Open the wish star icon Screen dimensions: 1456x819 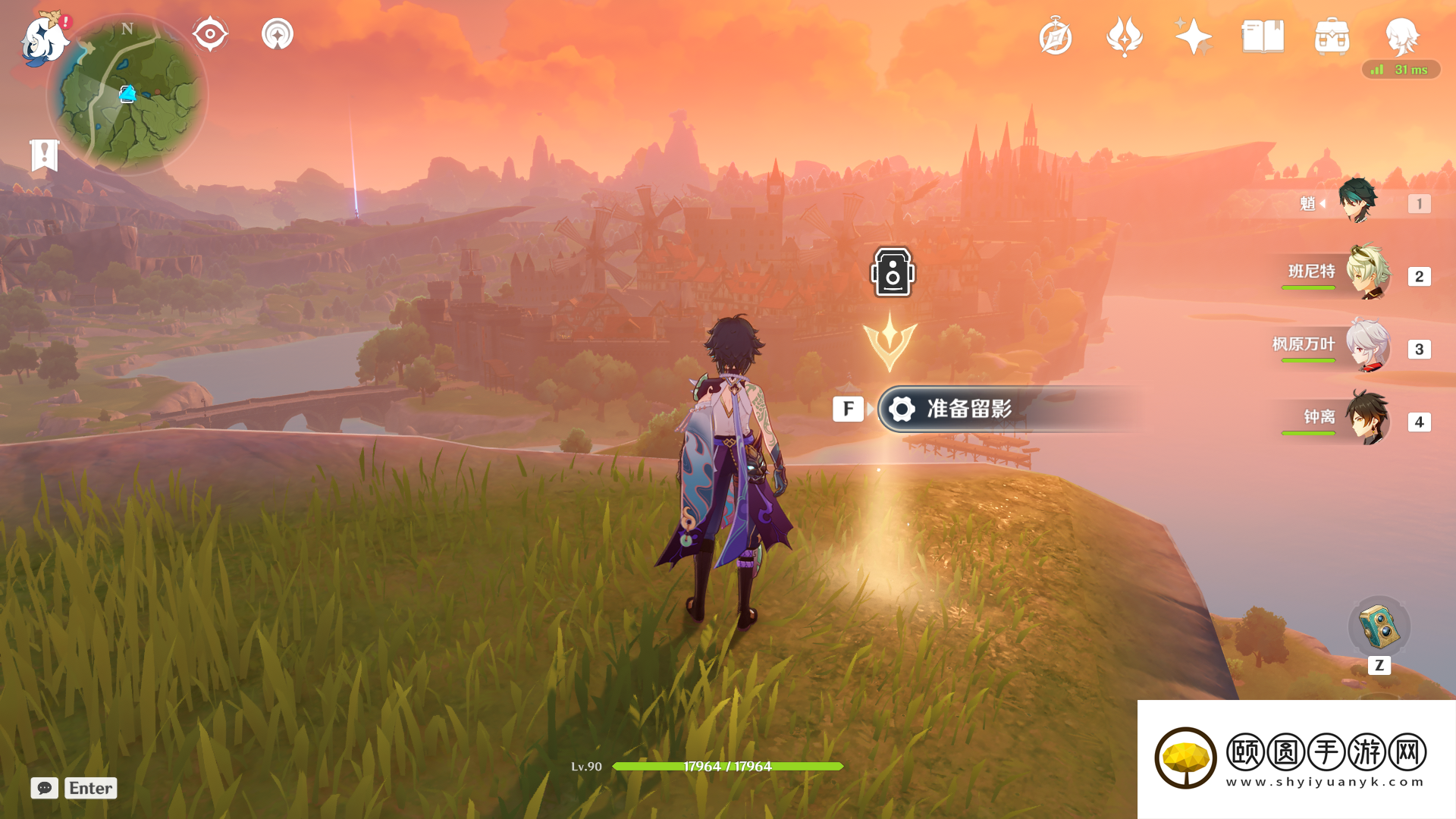pyautogui.click(x=1193, y=36)
